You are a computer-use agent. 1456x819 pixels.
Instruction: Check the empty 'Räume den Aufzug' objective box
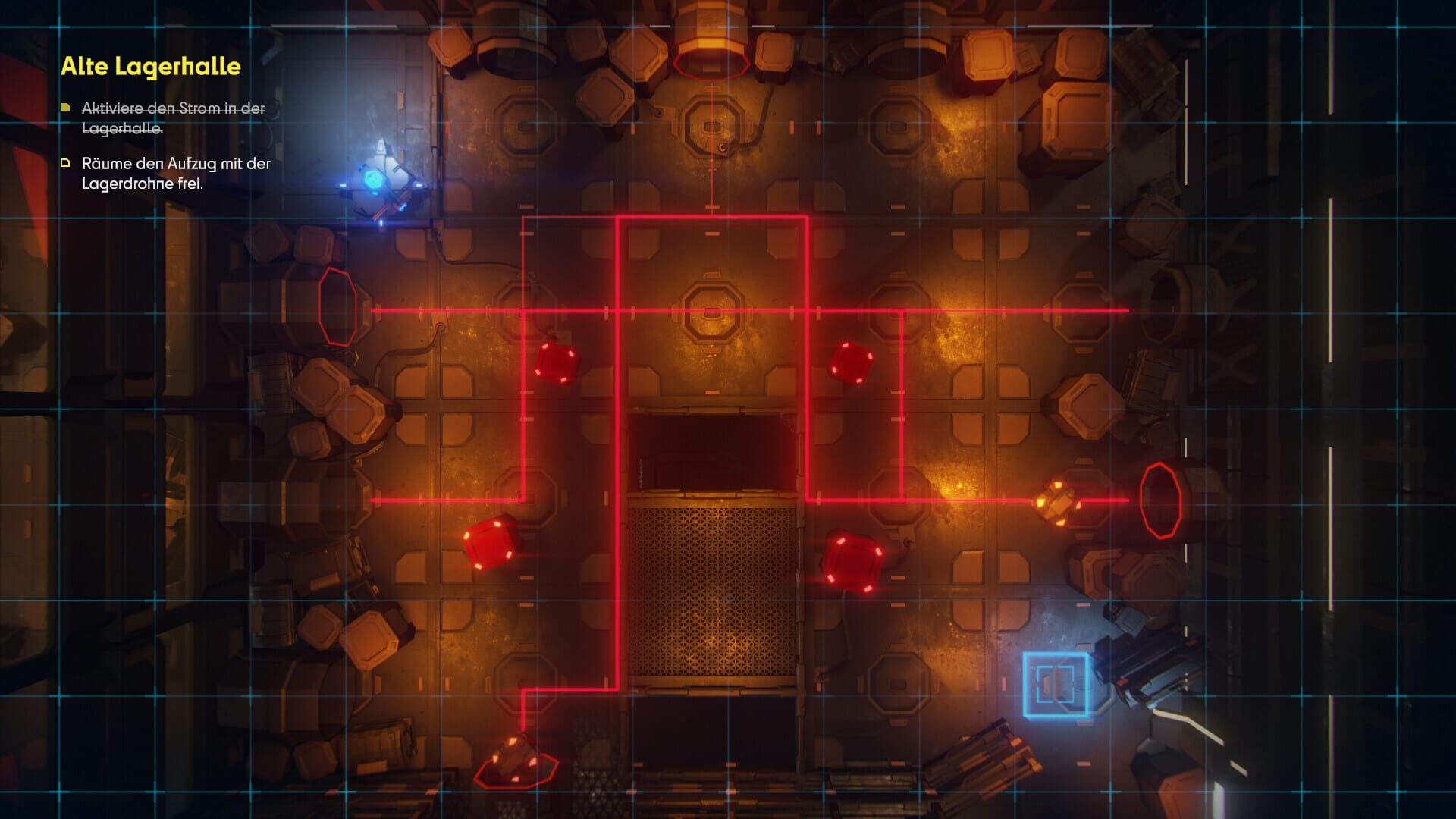point(64,162)
